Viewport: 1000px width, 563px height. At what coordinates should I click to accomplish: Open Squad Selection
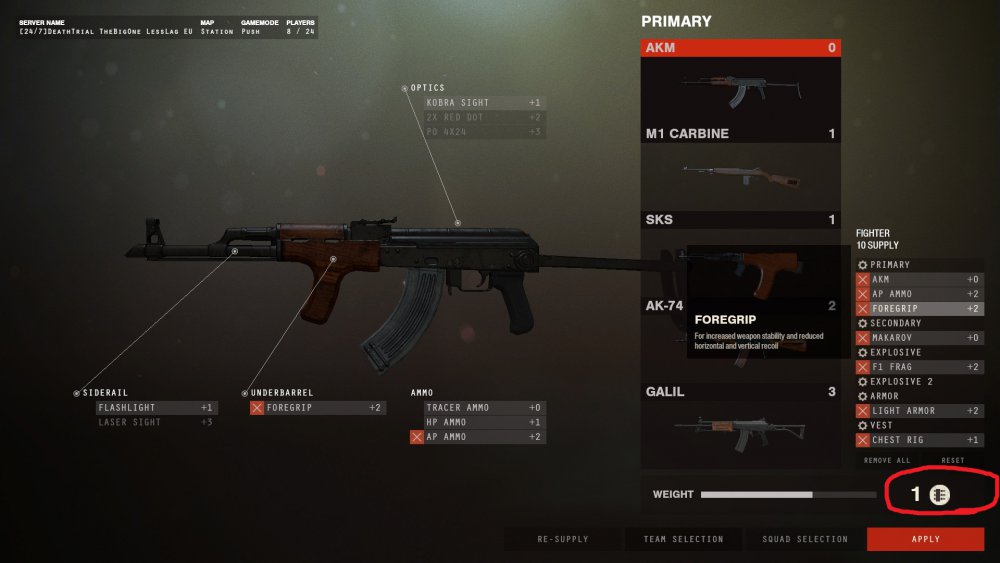(x=805, y=539)
